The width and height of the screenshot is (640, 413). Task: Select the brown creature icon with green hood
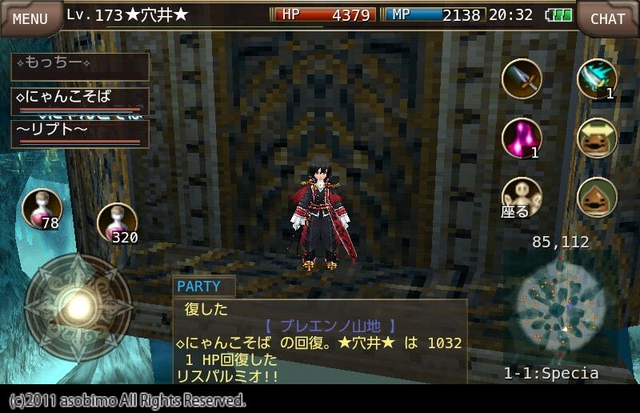tap(597, 196)
